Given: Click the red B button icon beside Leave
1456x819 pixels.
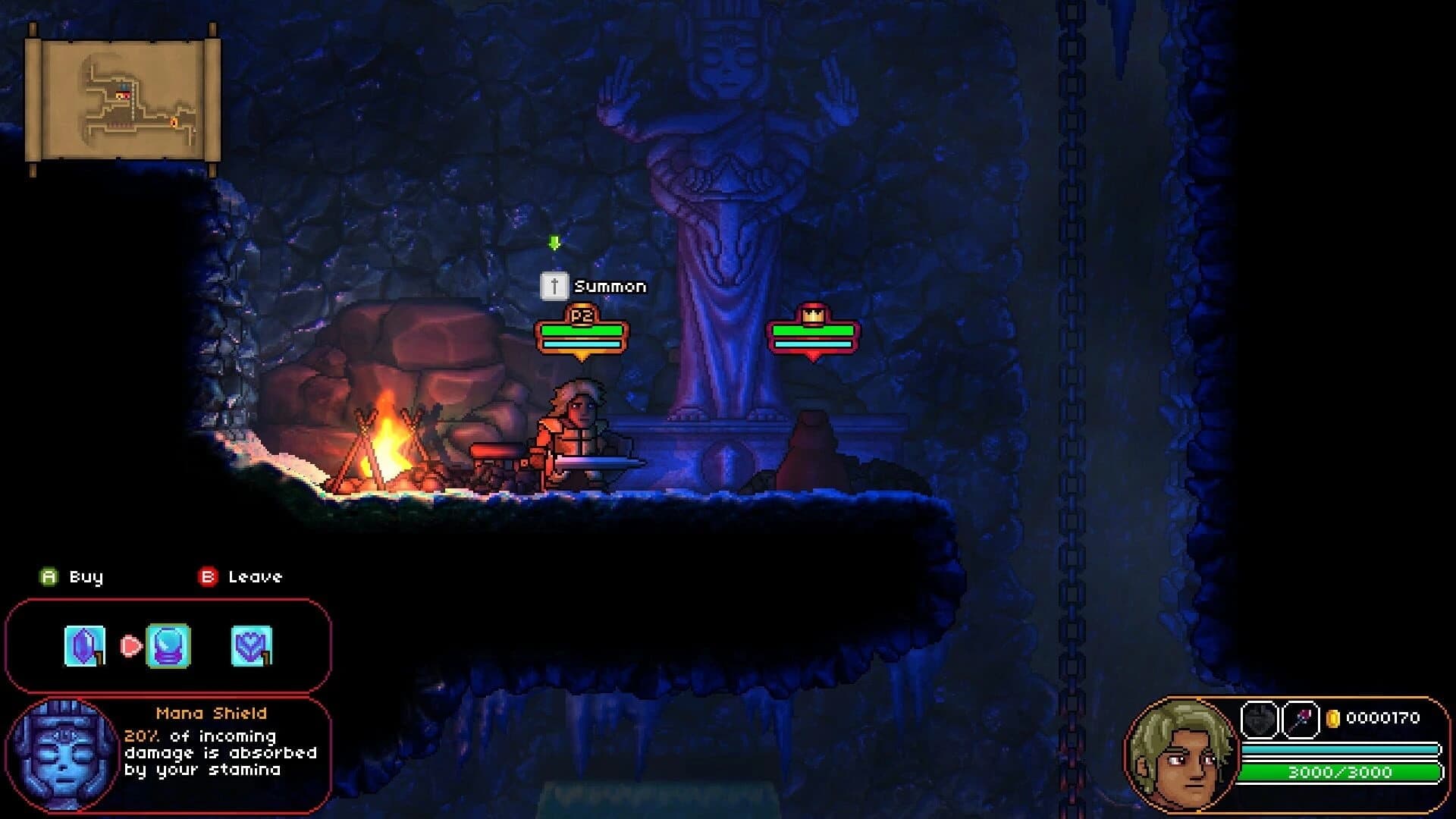Looking at the screenshot, I should pyautogui.click(x=207, y=576).
